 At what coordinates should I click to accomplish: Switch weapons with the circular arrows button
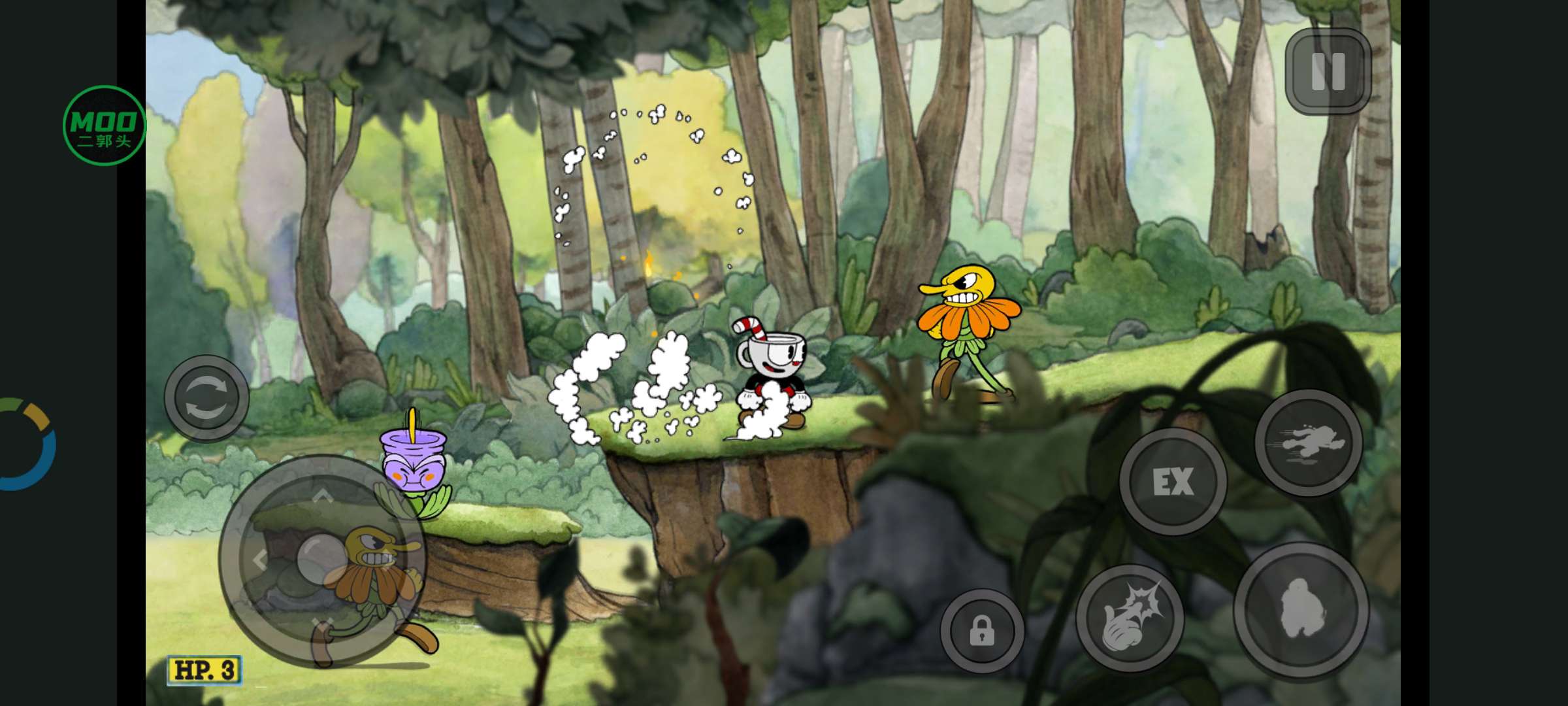coord(206,398)
